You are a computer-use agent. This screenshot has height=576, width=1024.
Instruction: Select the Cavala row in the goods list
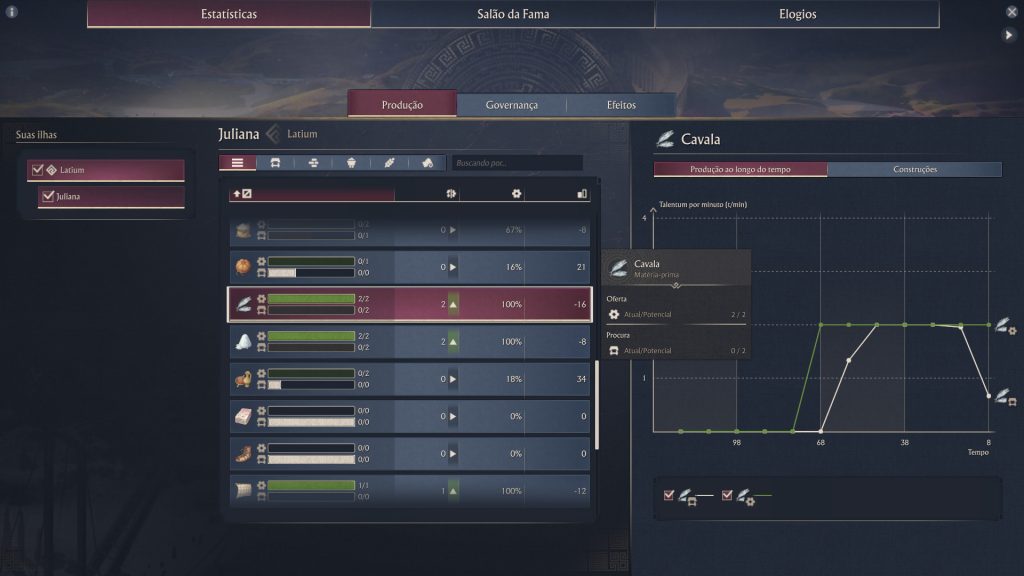coord(410,304)
